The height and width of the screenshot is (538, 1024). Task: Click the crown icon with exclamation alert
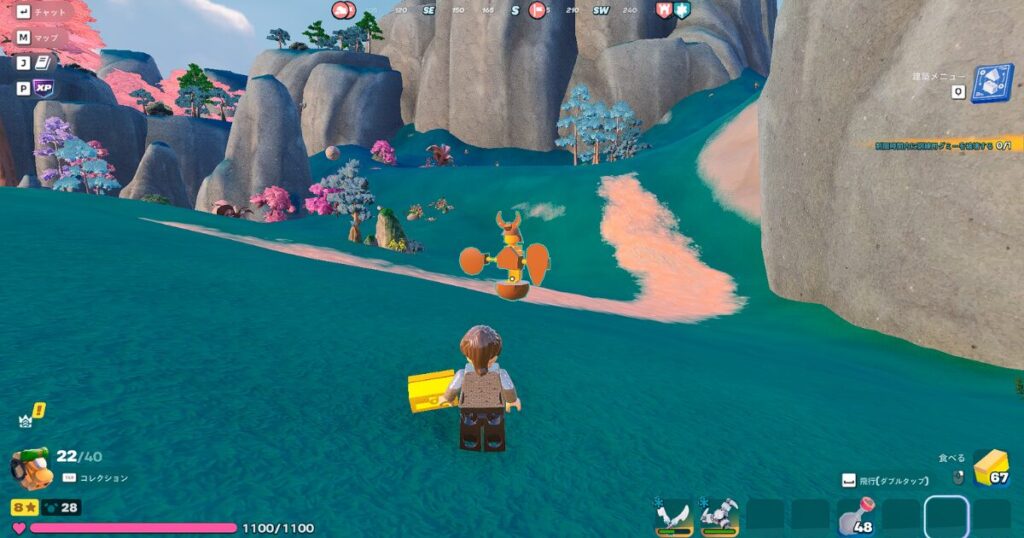(31, 416)
